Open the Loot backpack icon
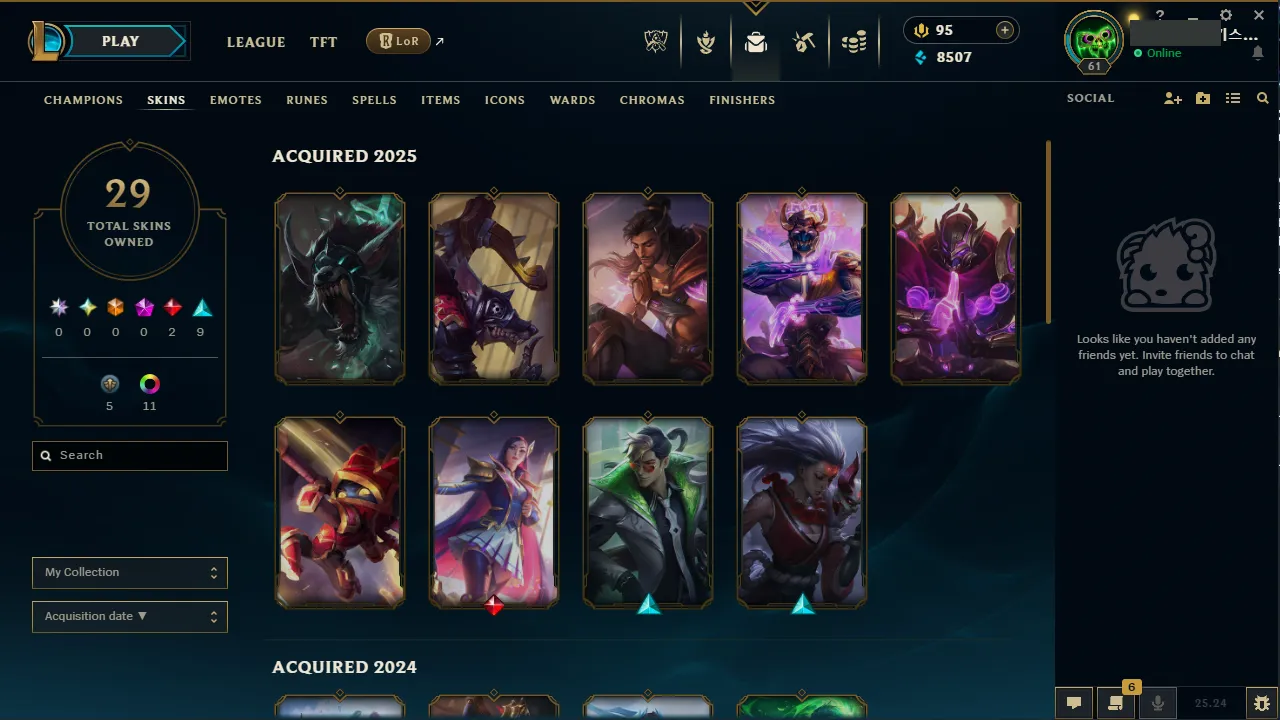Image resolution: width=1280 pixels, height=720 pixels. [x=756, y=42]
